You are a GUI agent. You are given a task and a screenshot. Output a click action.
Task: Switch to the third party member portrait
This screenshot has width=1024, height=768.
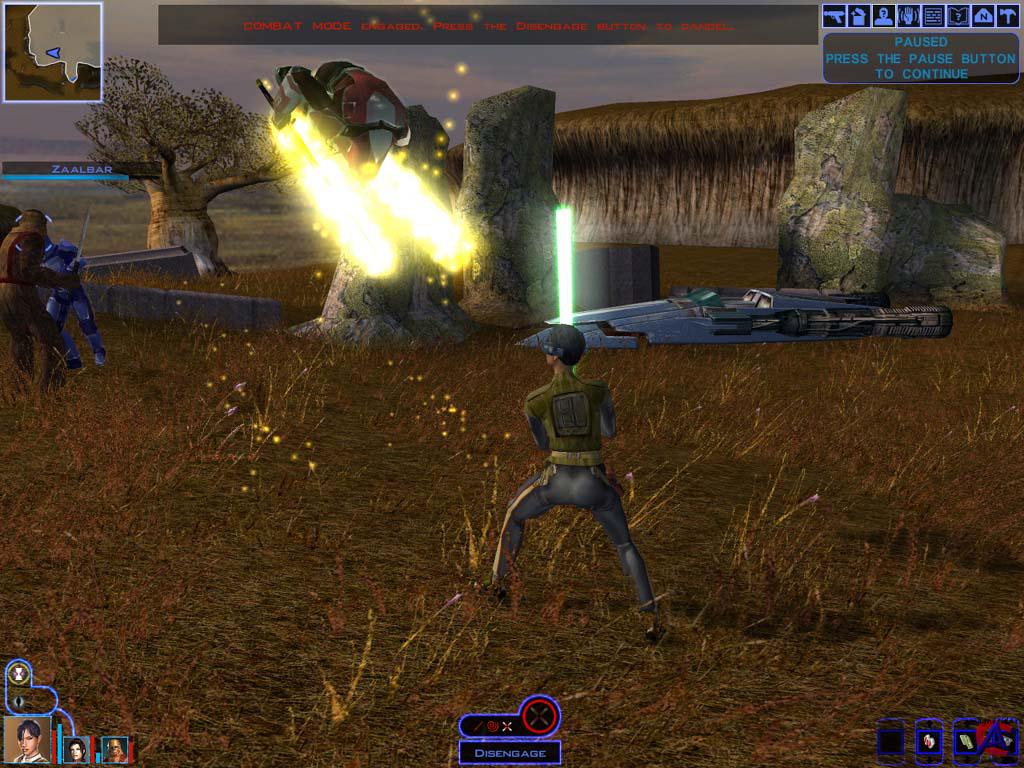click(x=115, y=749)
